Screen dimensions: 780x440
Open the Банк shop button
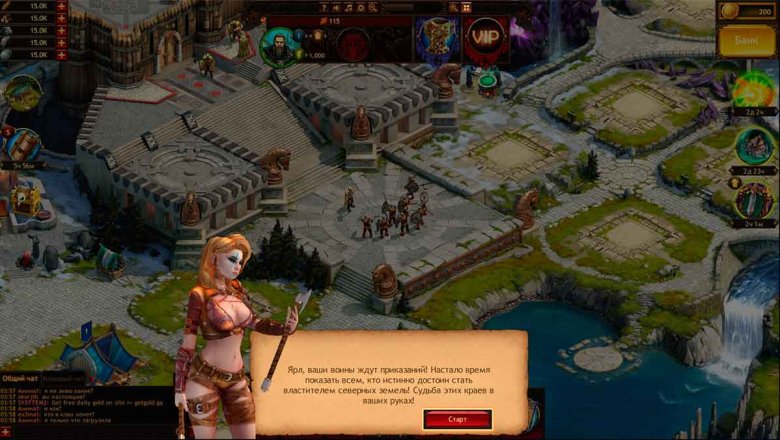(x=748, y=43)
